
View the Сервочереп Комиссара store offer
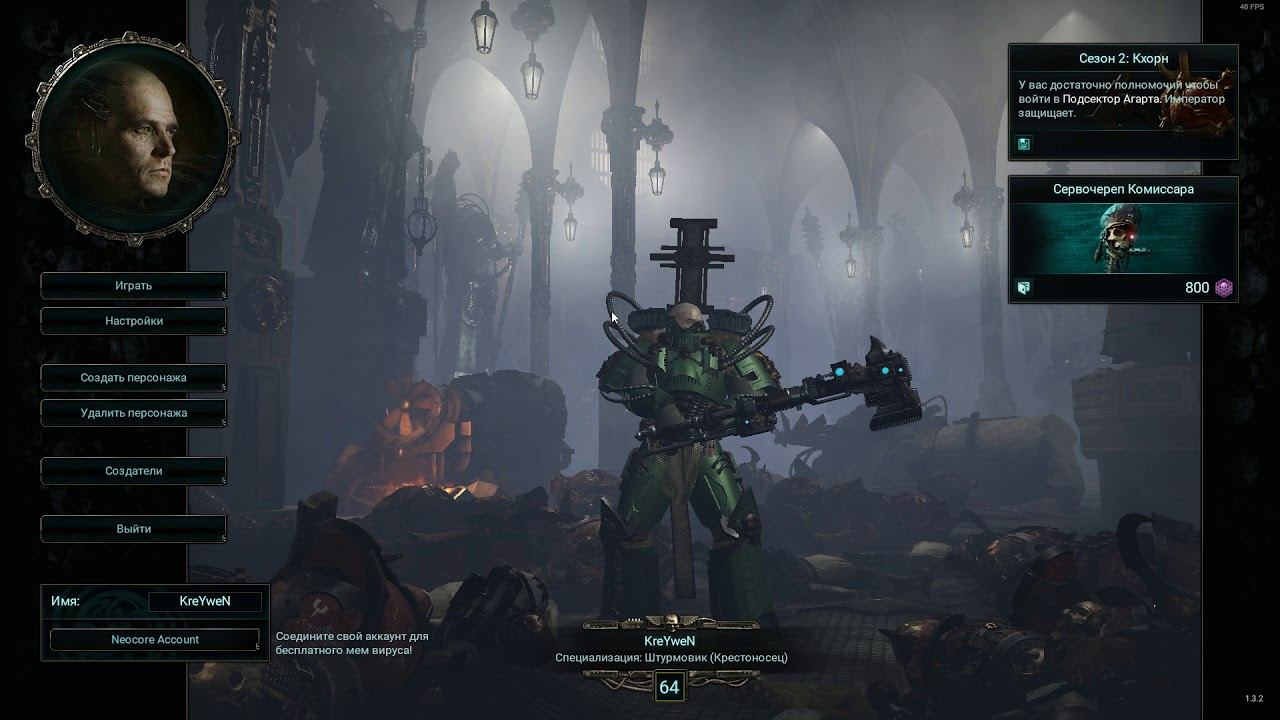click(1123, 240)
